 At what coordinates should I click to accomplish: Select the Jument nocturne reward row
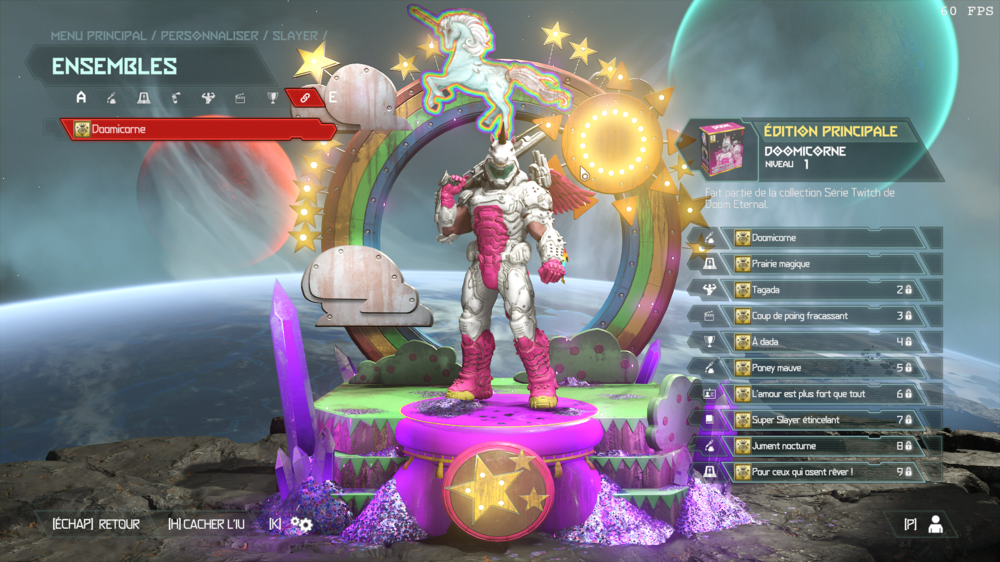[x=825, y=446]
